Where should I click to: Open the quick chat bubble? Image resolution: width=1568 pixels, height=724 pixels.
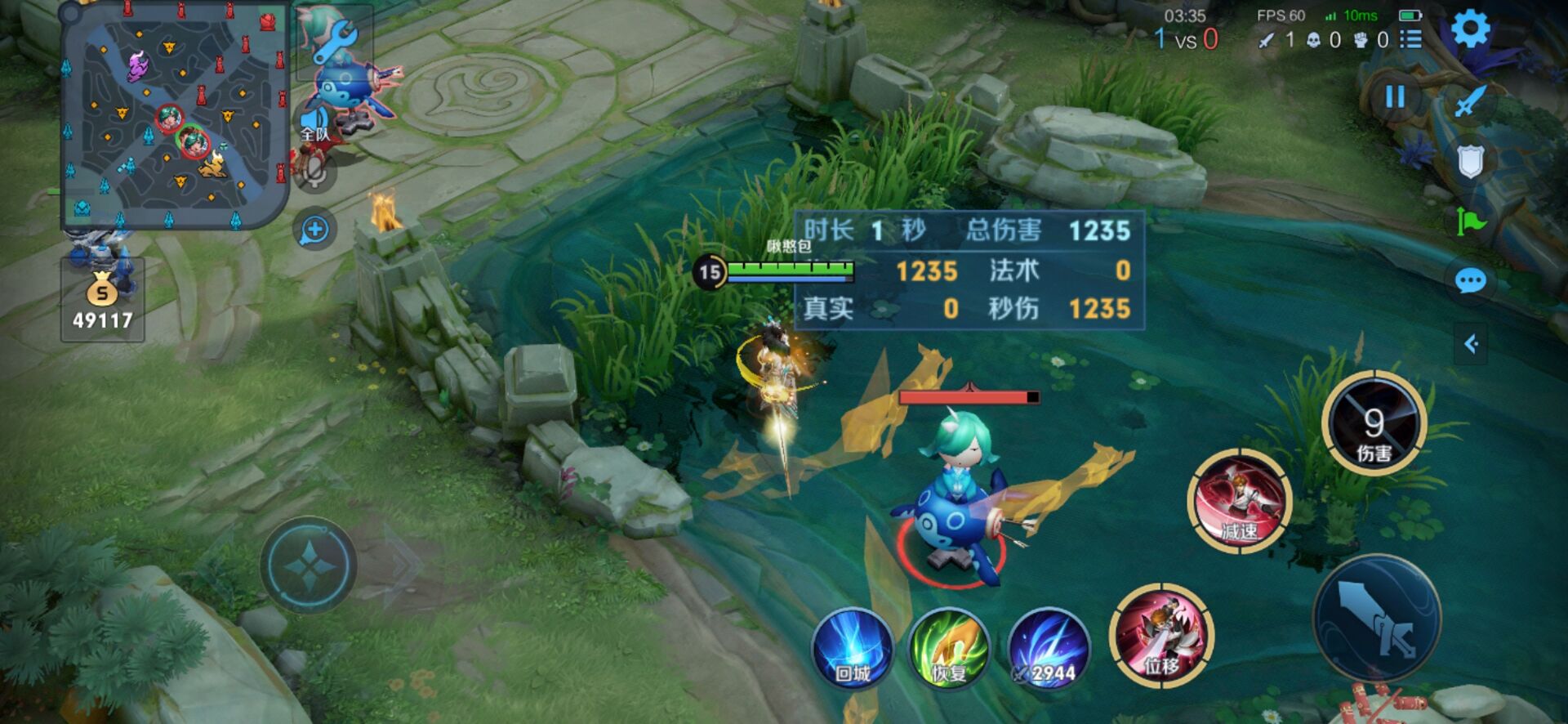point(1470,282)
